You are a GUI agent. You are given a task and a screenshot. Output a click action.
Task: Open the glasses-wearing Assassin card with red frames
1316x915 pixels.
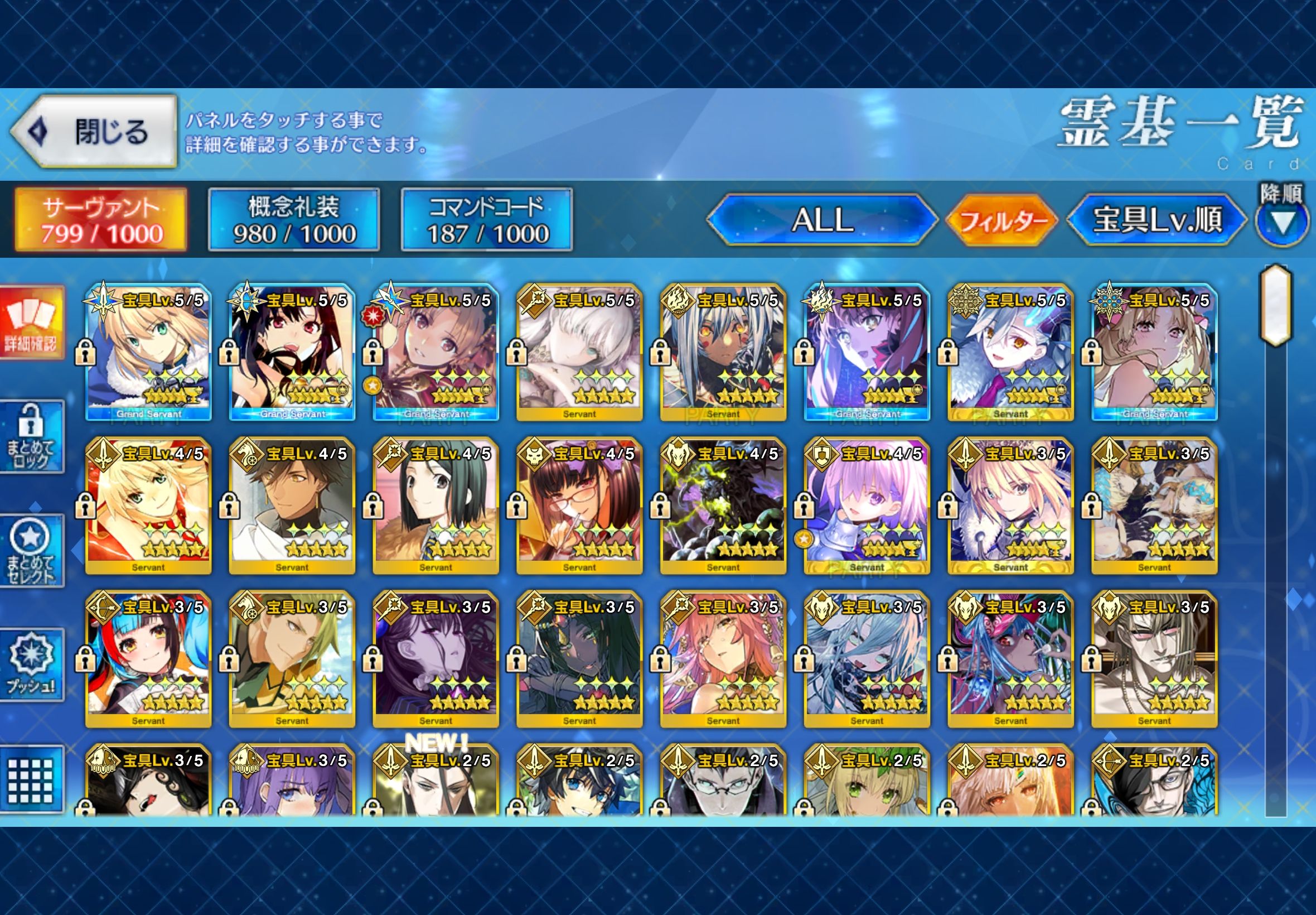tap(579, 505)
